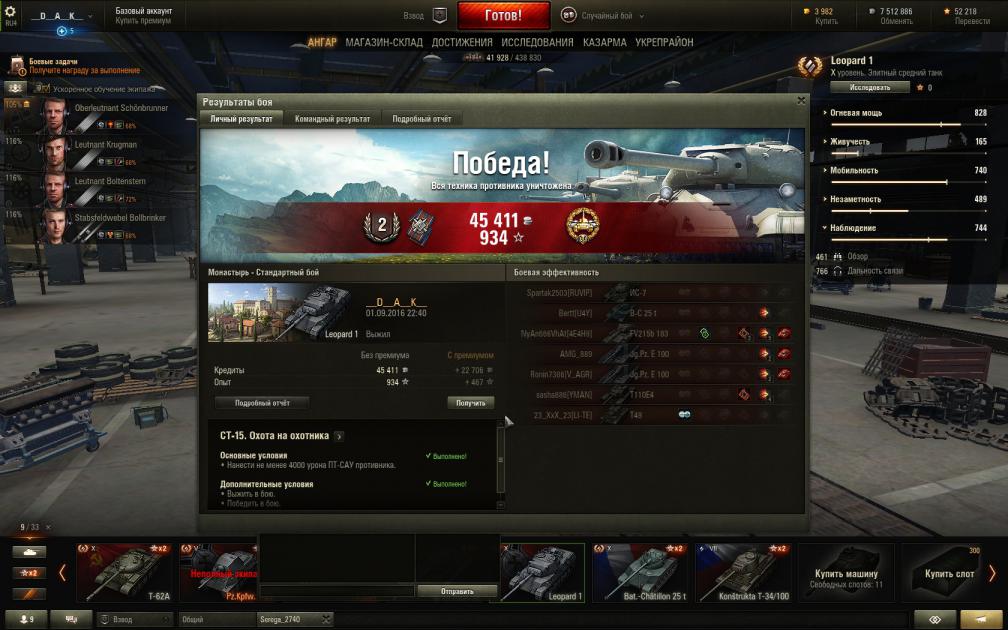The width and height of the screenshot is (1008, 630).
Task: Open Подробный отчёт button under credits
Action: tap(262, 403)
